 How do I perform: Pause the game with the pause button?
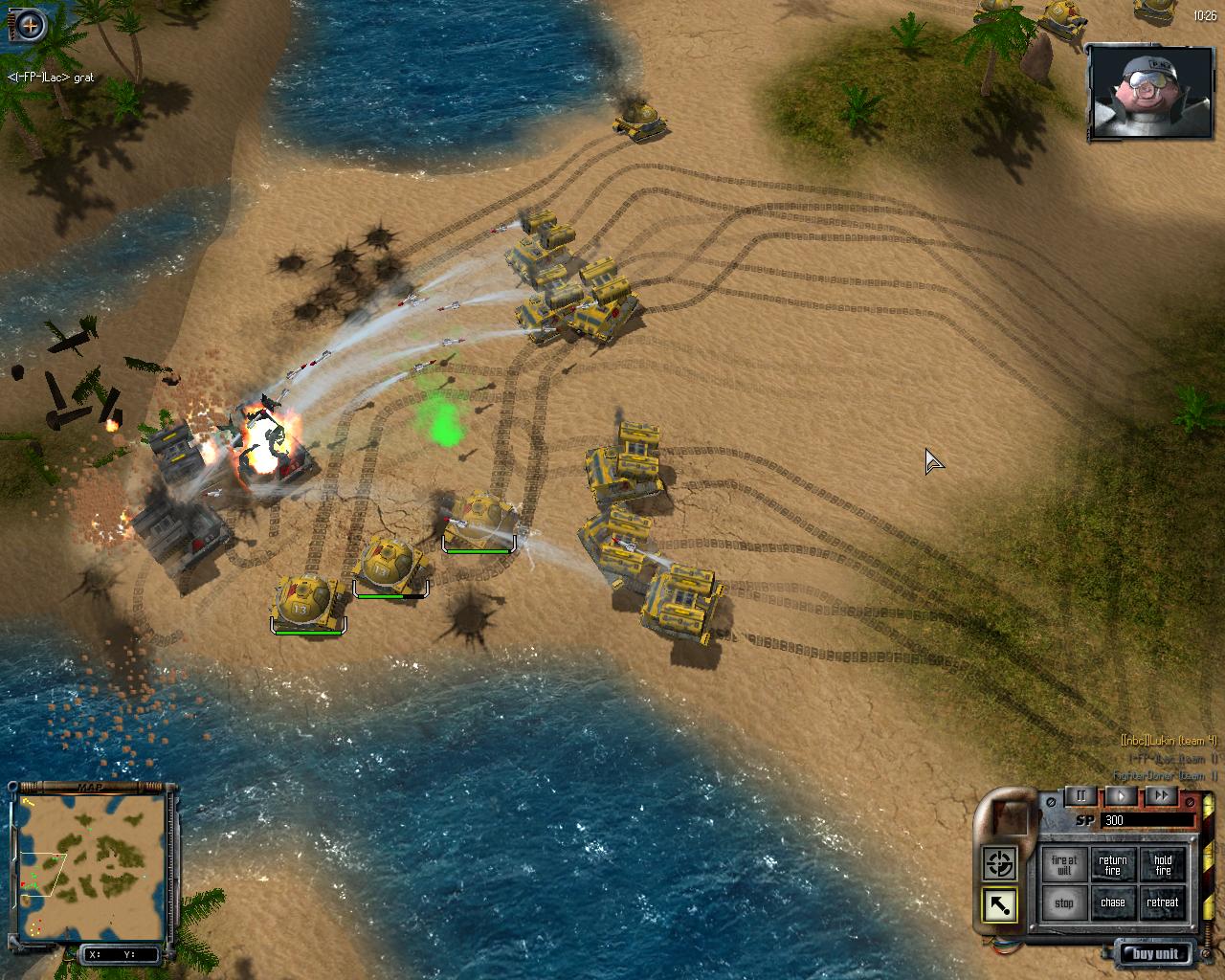[1081, 795]
